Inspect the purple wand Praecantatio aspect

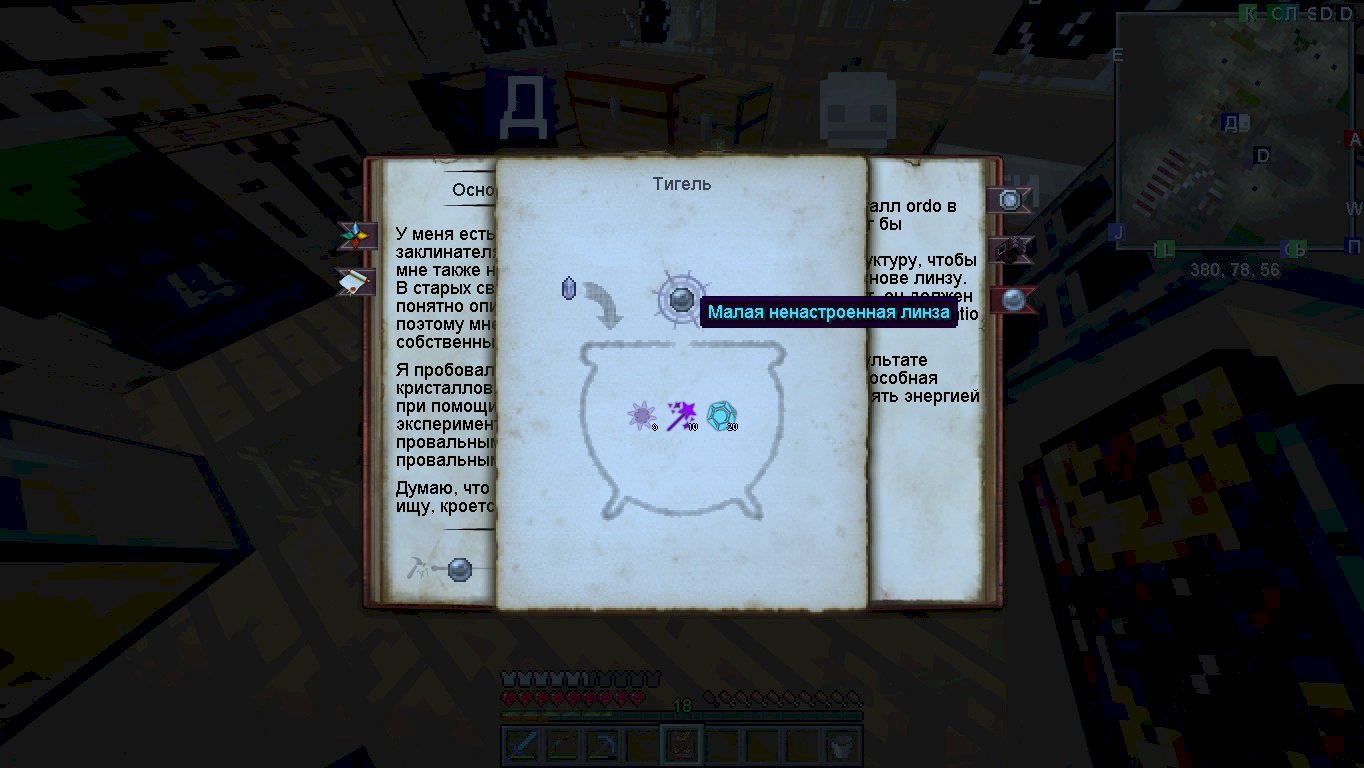click(x=682, y=415)
